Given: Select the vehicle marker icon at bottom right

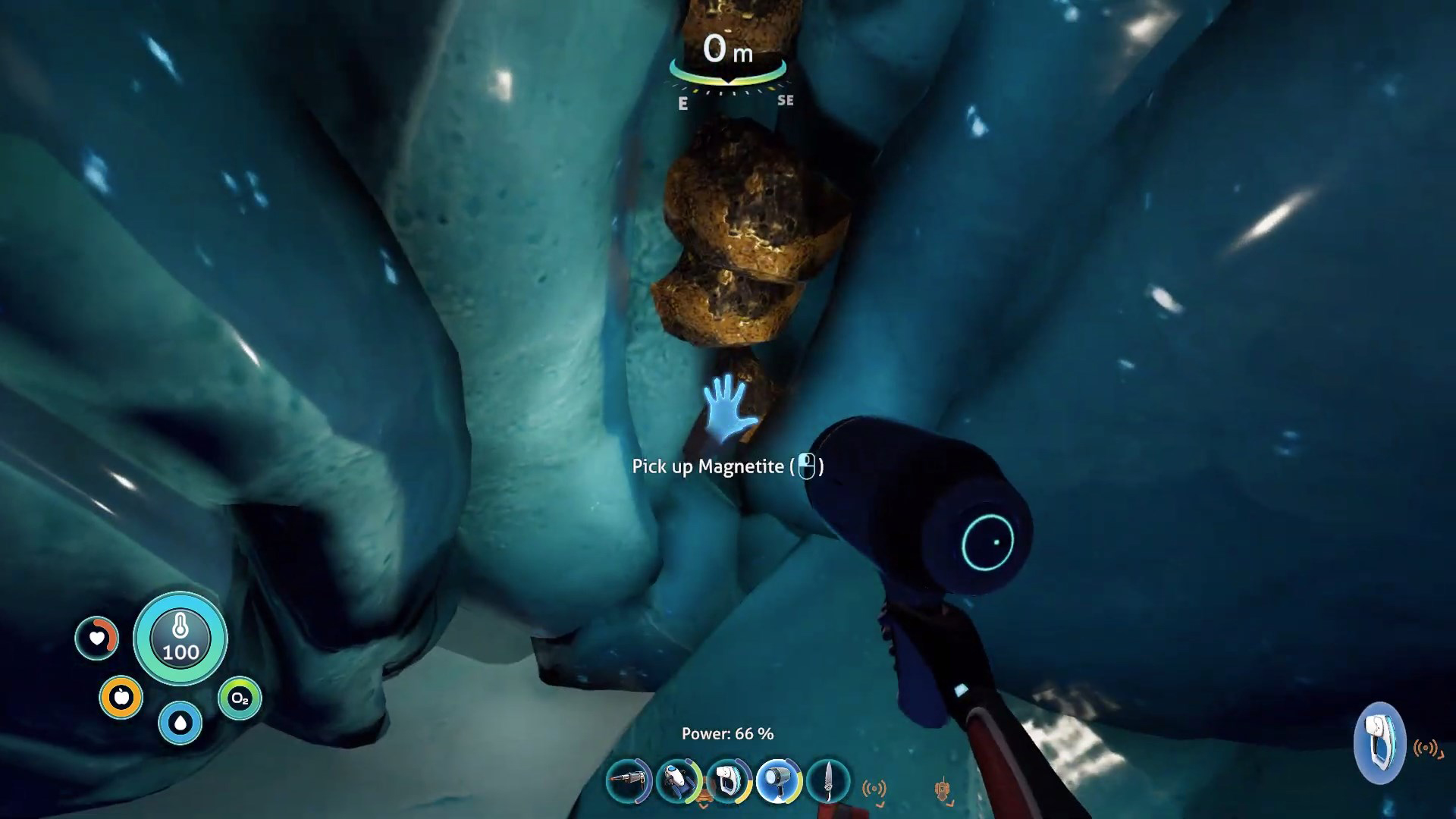Looking at the screenshot, I should 943,789.
